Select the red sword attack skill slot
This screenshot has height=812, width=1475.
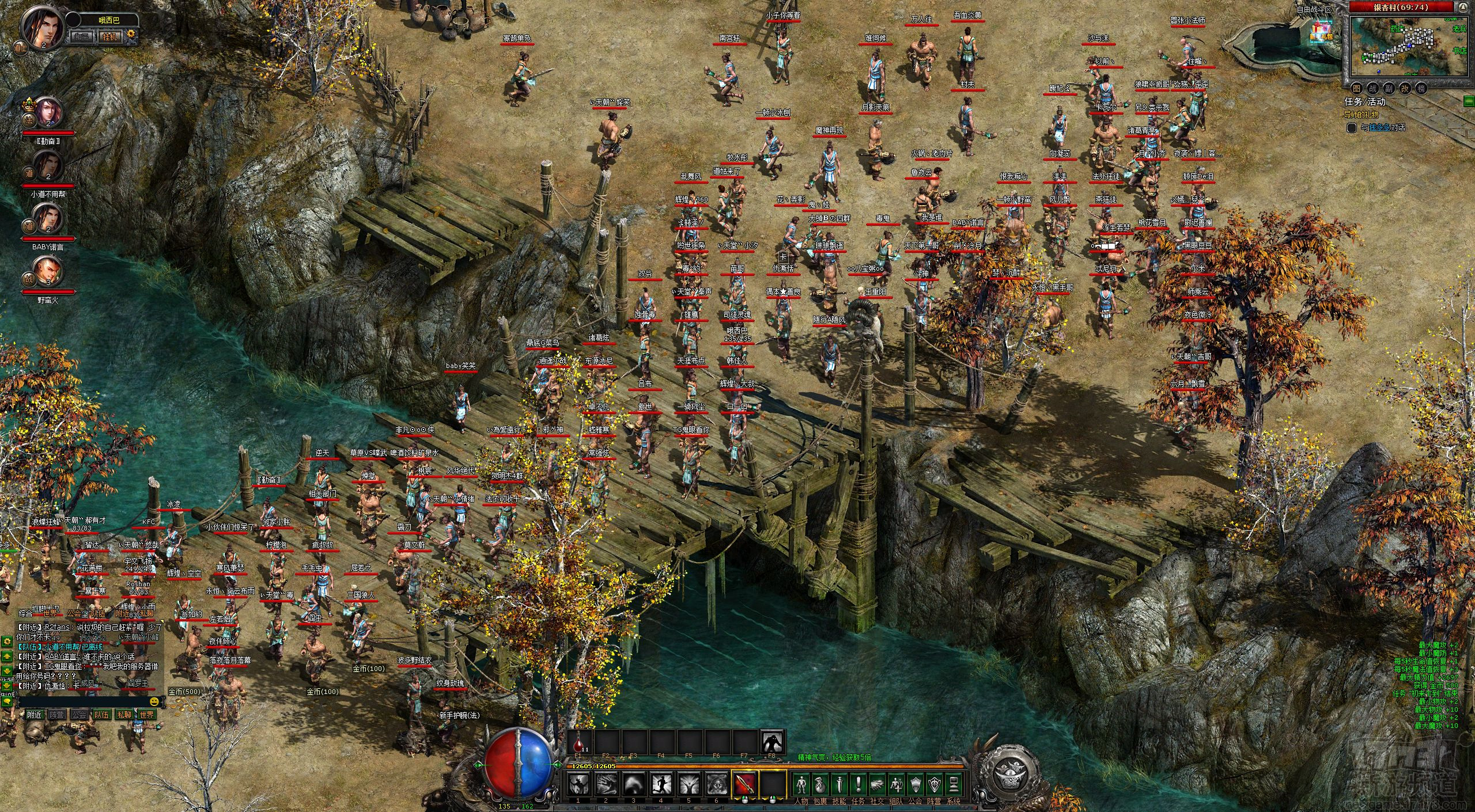pyautogui.click(x=744, y=784)
